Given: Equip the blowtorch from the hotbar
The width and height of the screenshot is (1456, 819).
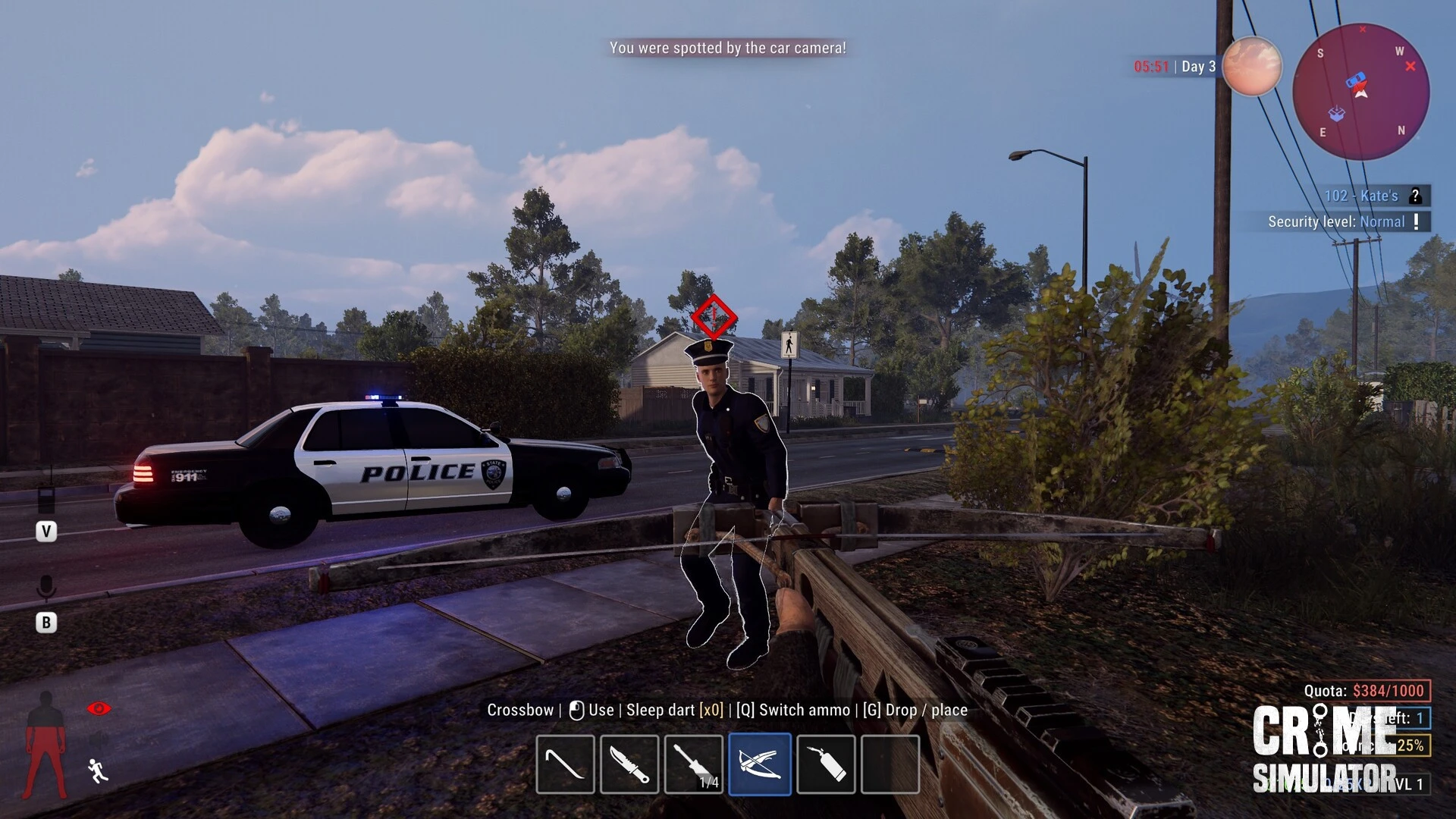Looking at the screenshot, I should [826, 764].
